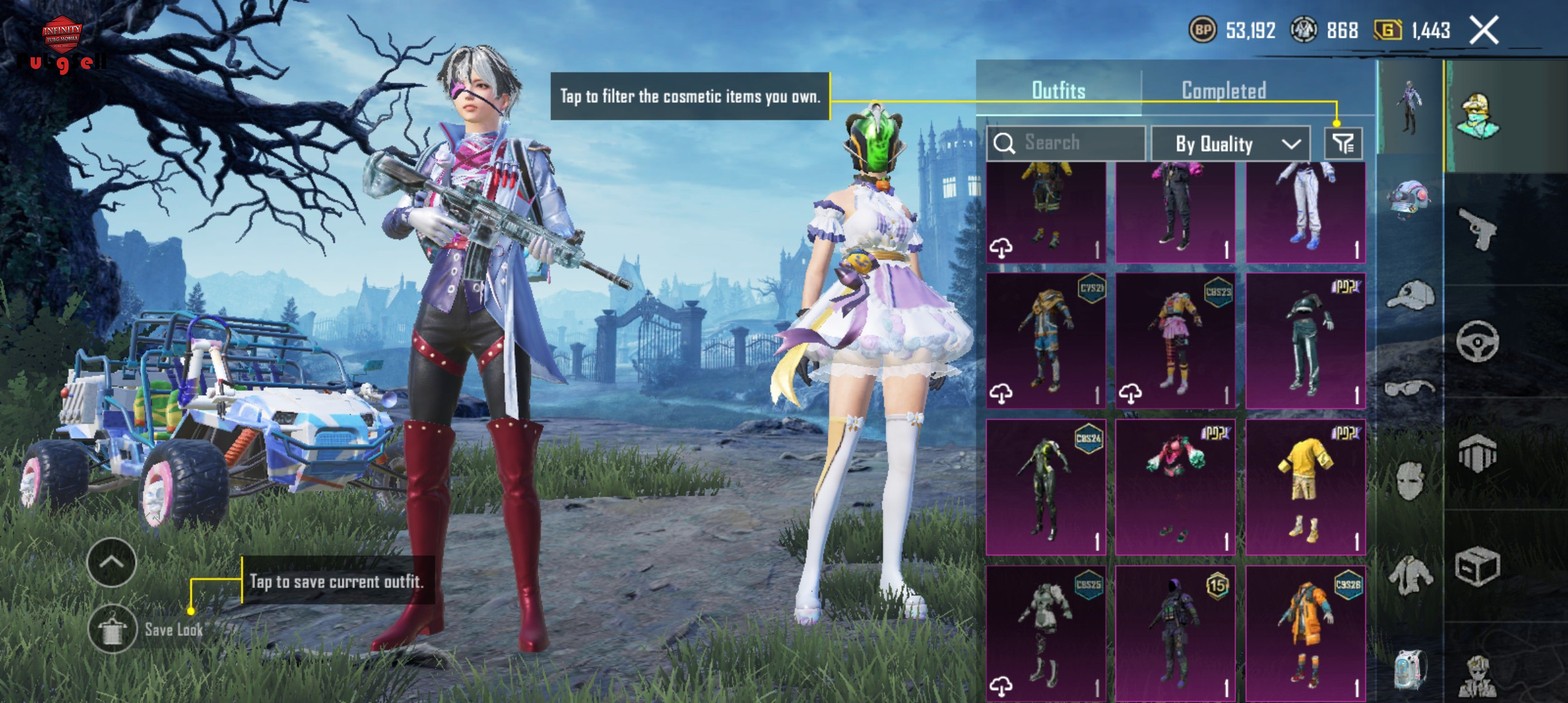Viewport: 1568px width, 703px height.
Task: Choose the orange jacket C3S26 outfit
Action: click(1305, 633)
